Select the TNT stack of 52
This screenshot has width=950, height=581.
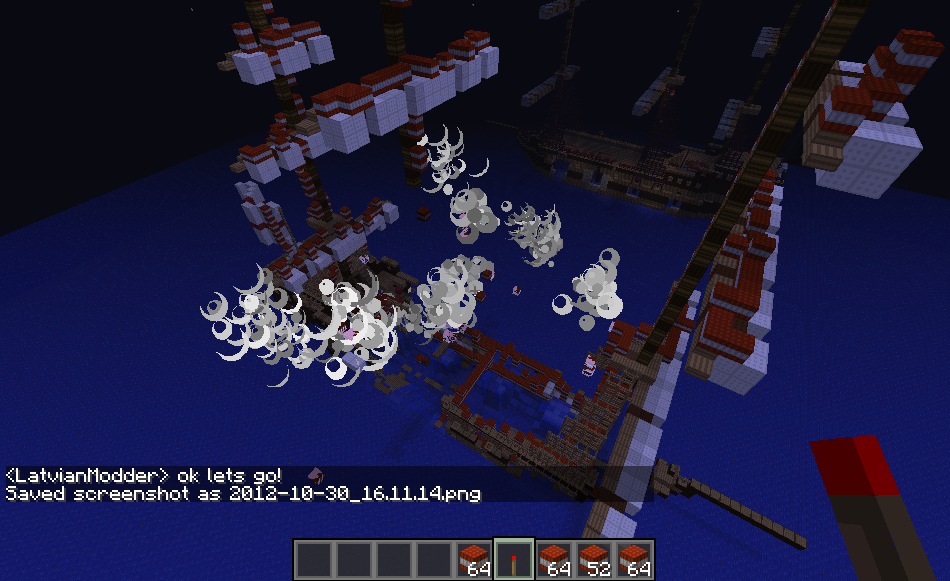[594, 559]
